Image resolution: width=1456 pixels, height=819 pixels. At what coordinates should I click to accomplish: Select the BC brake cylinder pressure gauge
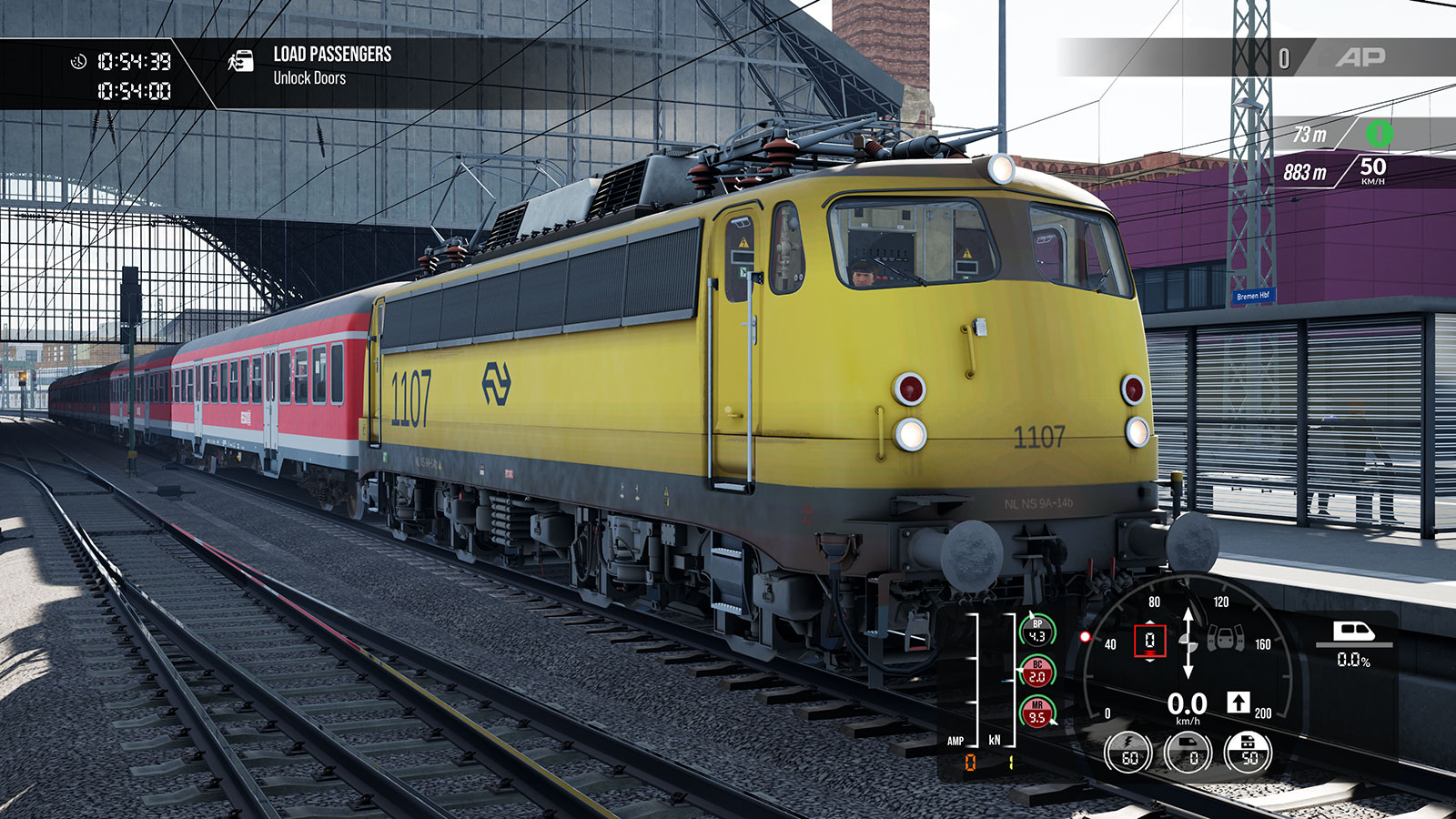(1037, 672)
